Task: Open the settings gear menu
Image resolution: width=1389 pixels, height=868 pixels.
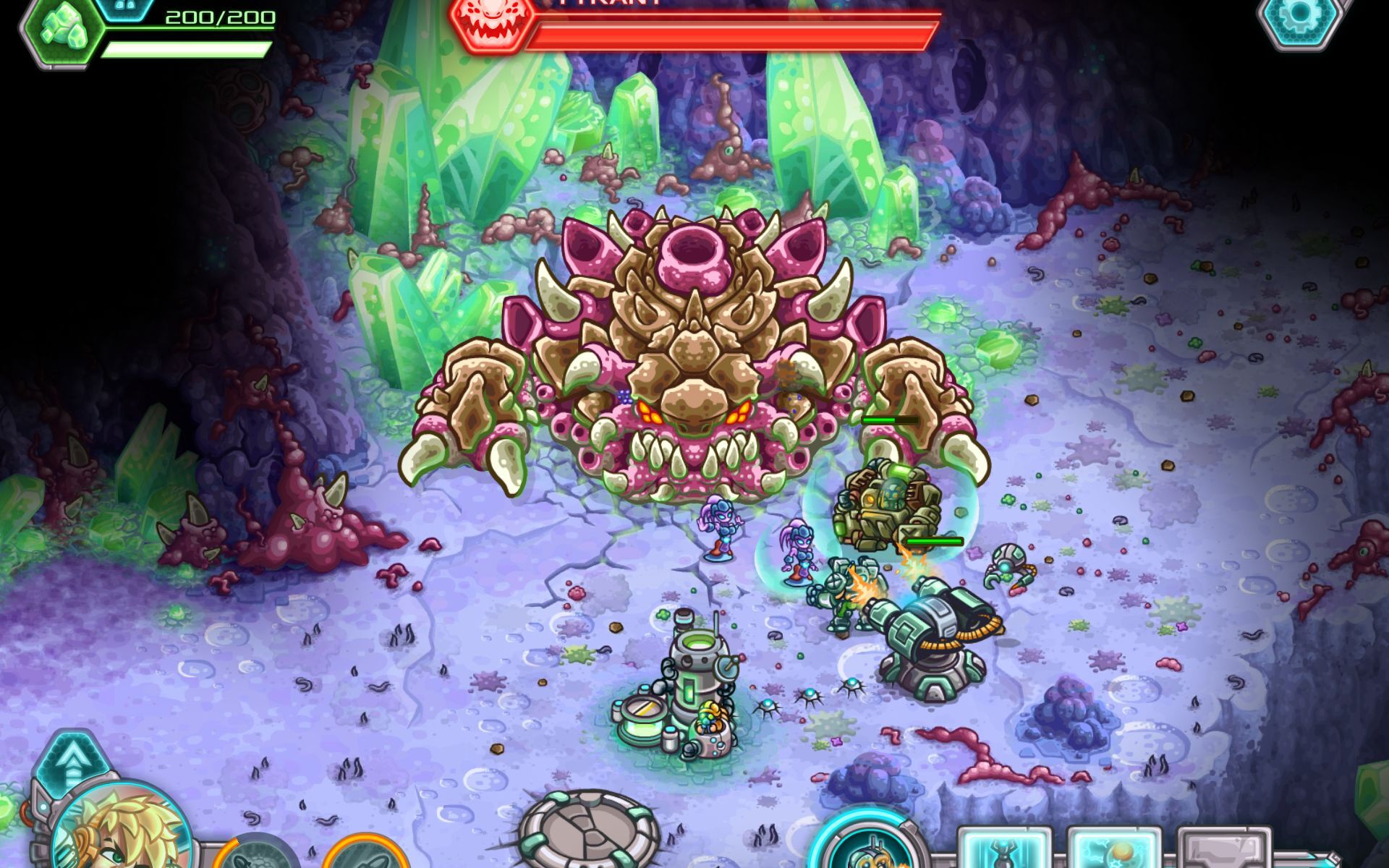Action: (1300, 17)
